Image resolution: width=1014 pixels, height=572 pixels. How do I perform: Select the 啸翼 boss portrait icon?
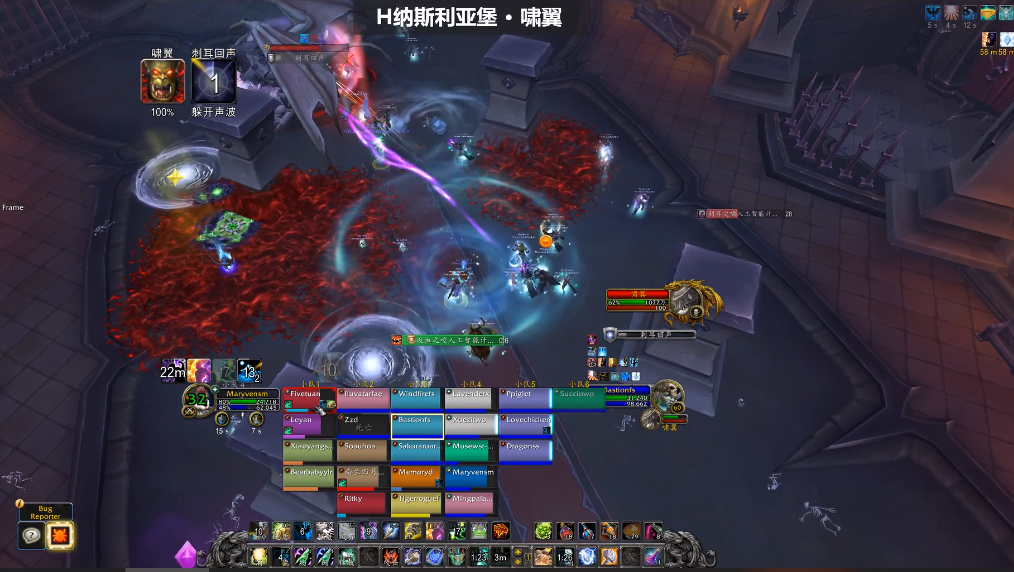[162, 82]
